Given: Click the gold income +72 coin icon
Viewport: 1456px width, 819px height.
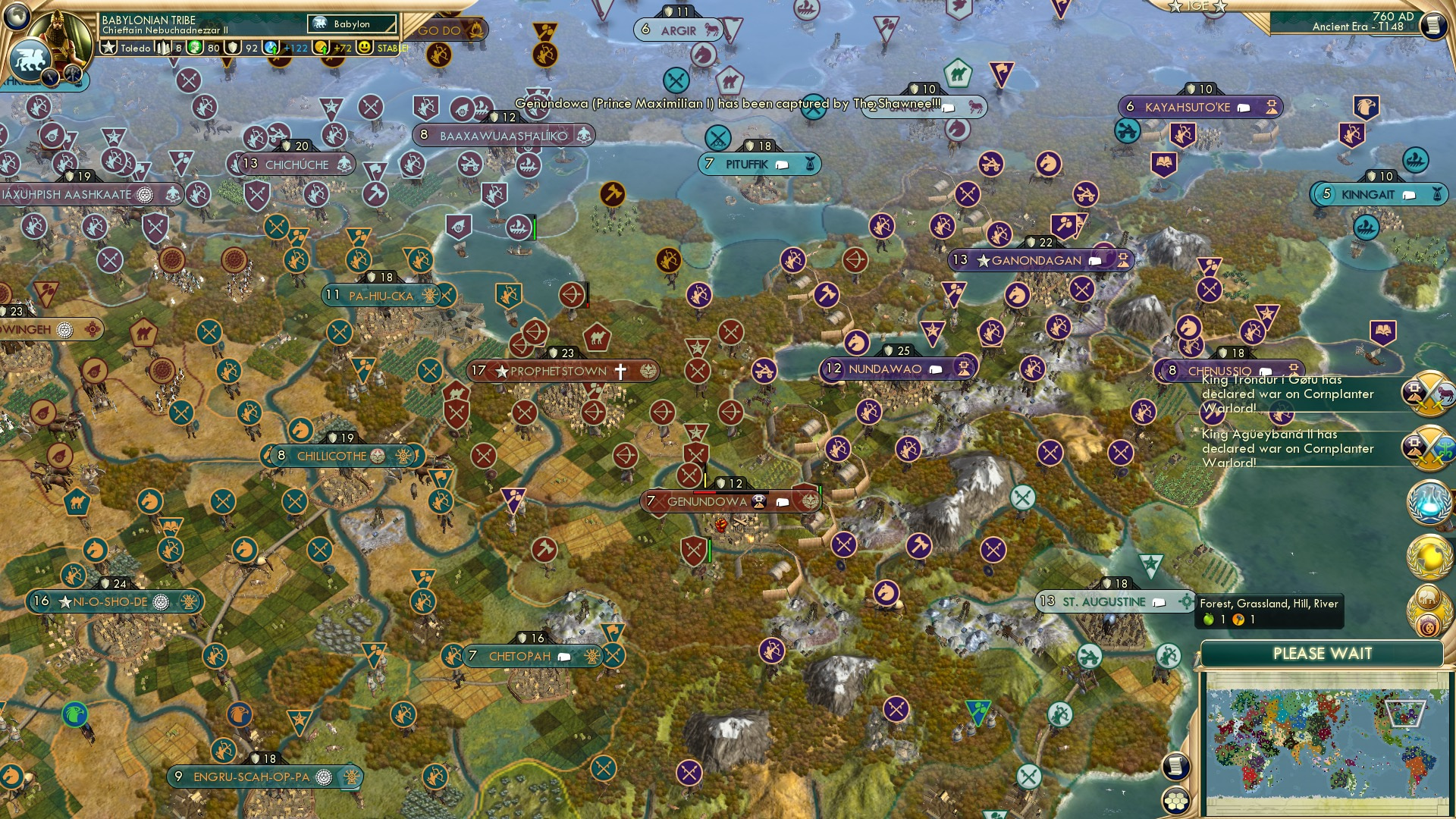Looking at the screenshot, I should click(x=320, y=47).
